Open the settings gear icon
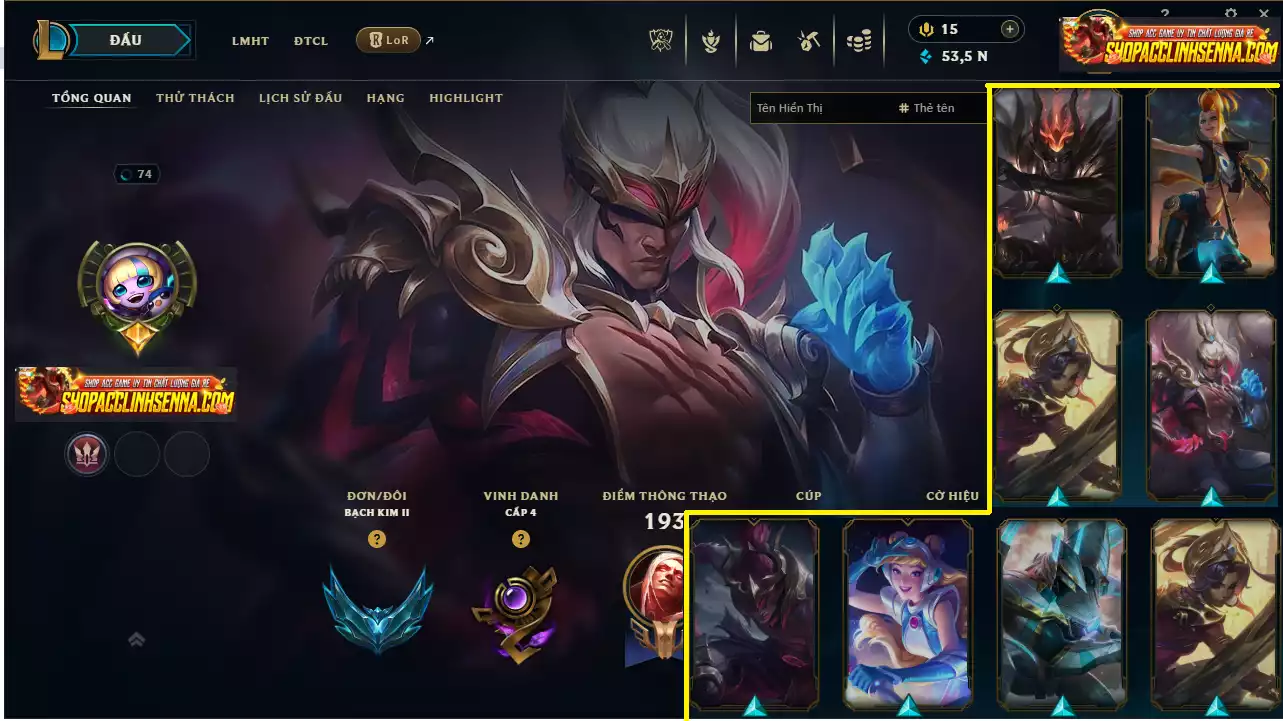The image size is (1283, 721). pyautogui.click(x=1230, y=13)
